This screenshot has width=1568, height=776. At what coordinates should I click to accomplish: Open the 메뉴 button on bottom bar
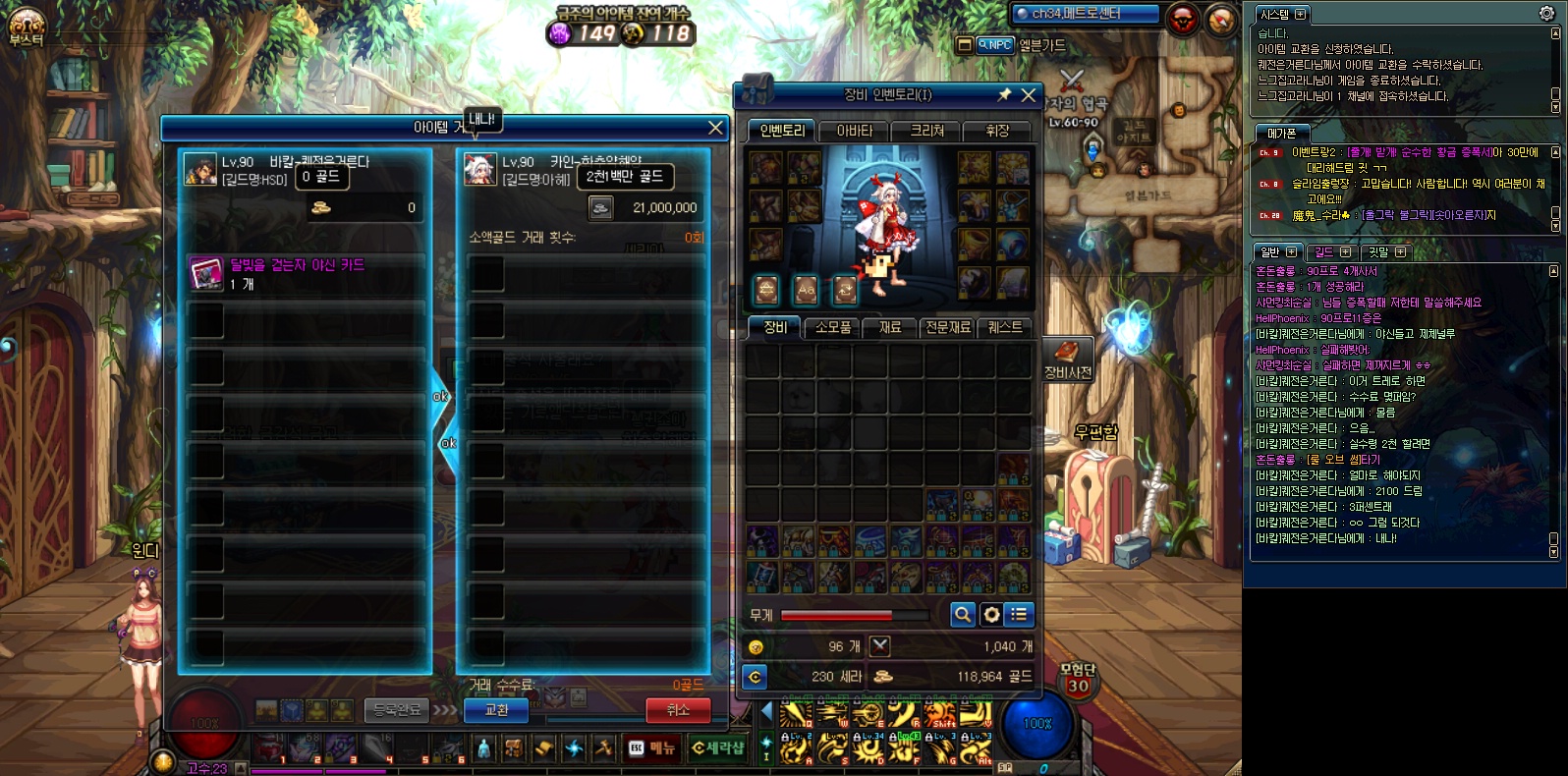tap(653, 748)
